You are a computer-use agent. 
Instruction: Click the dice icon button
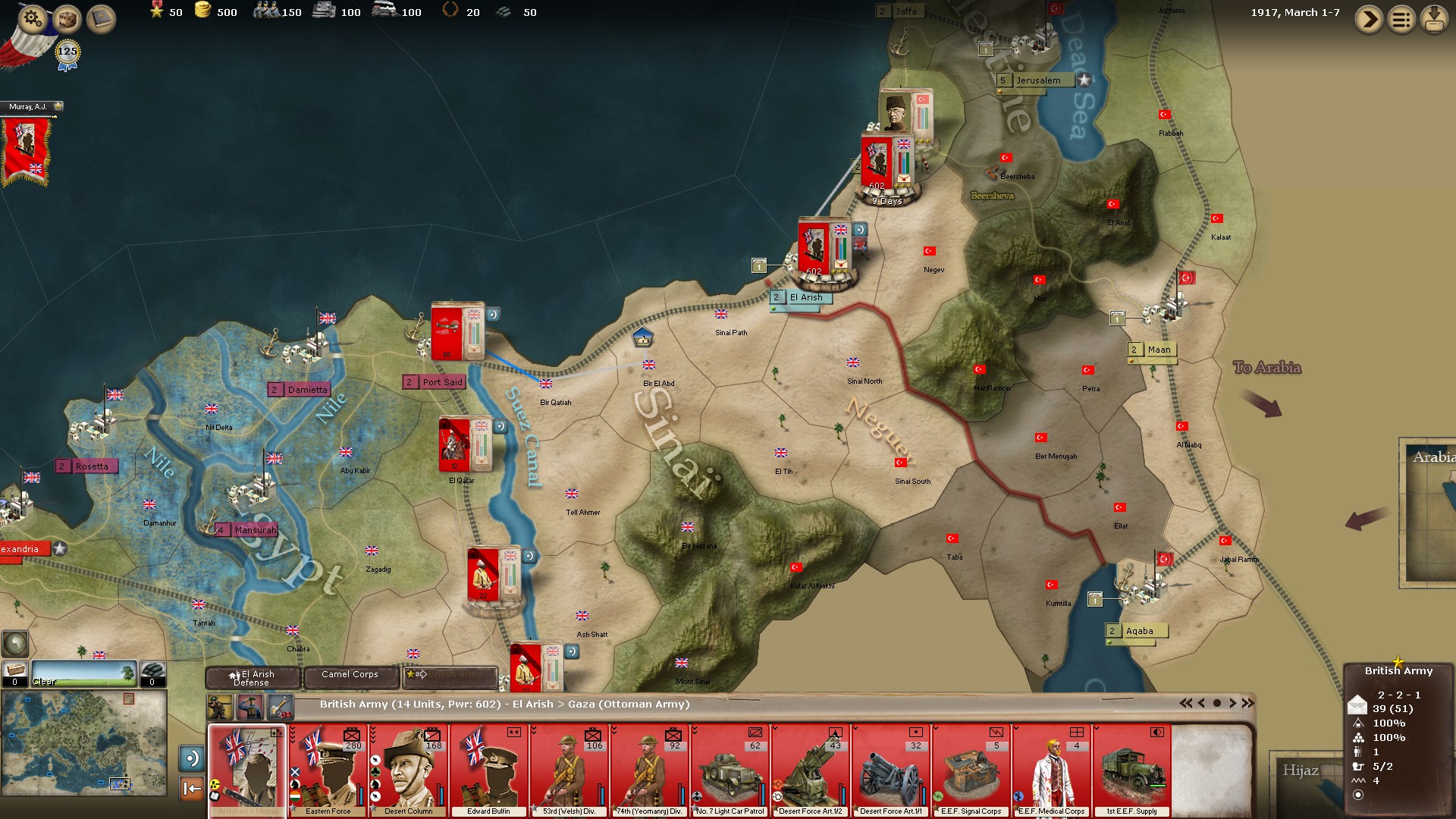tap(67, 19)
